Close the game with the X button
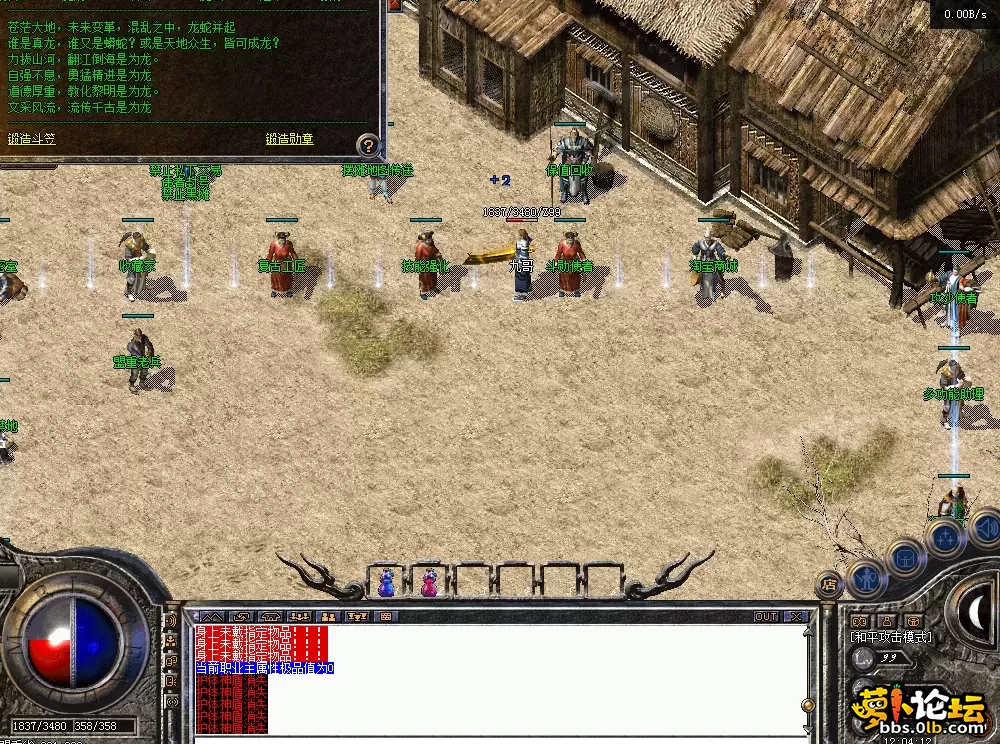The width and height of the screenshot is (1000, 744). coord(796,617)
